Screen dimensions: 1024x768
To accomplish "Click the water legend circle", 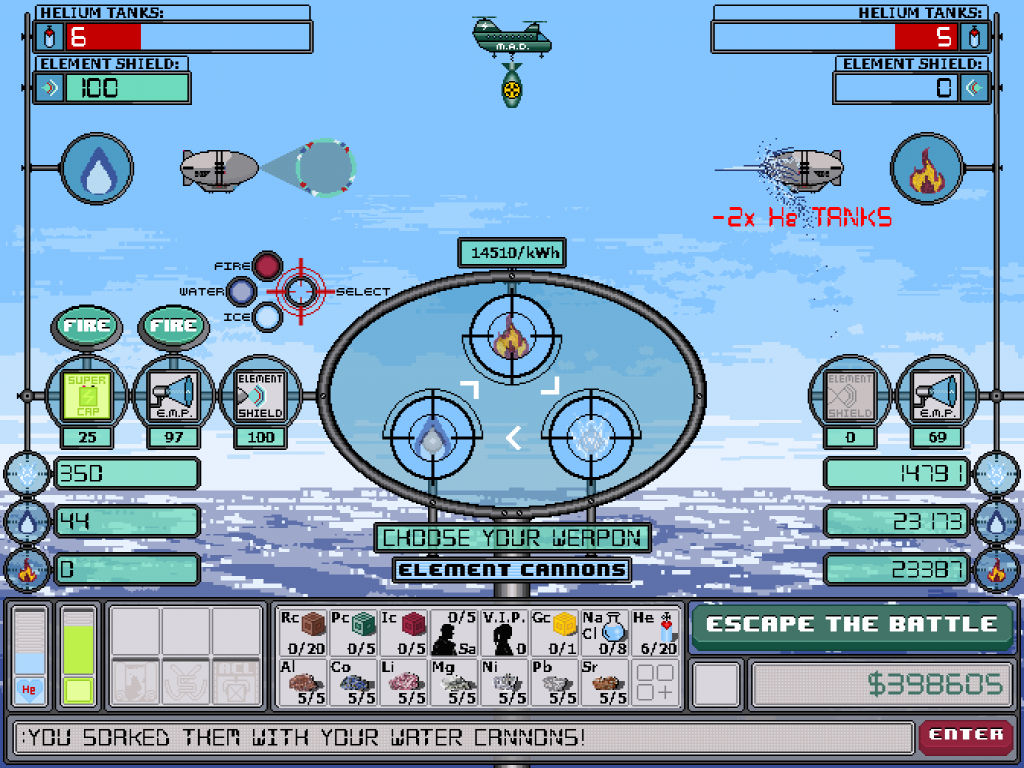I will 241,292.
